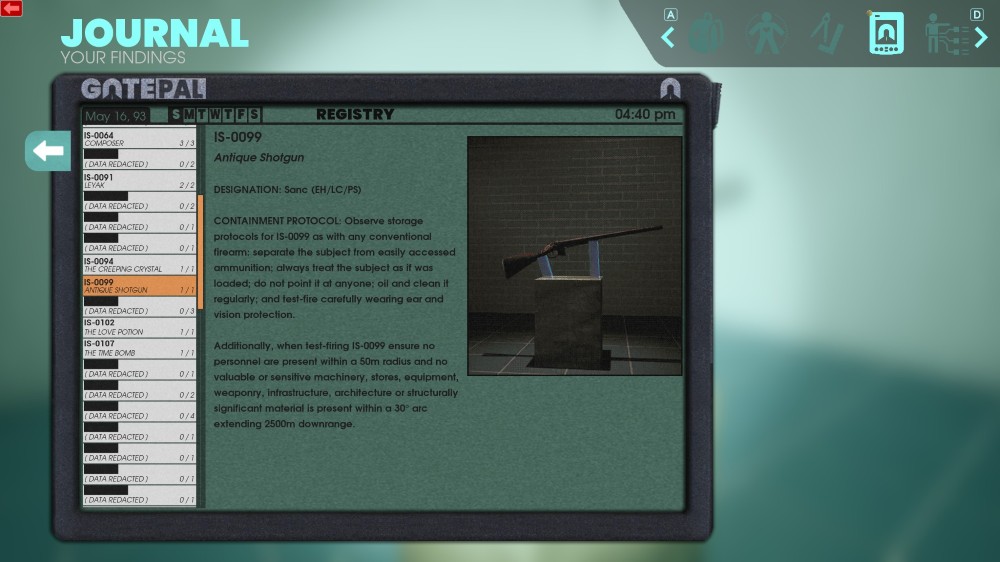Switch to the backpack inventory tab
Screen dimensions: 1000x562
tap(706, 34)
